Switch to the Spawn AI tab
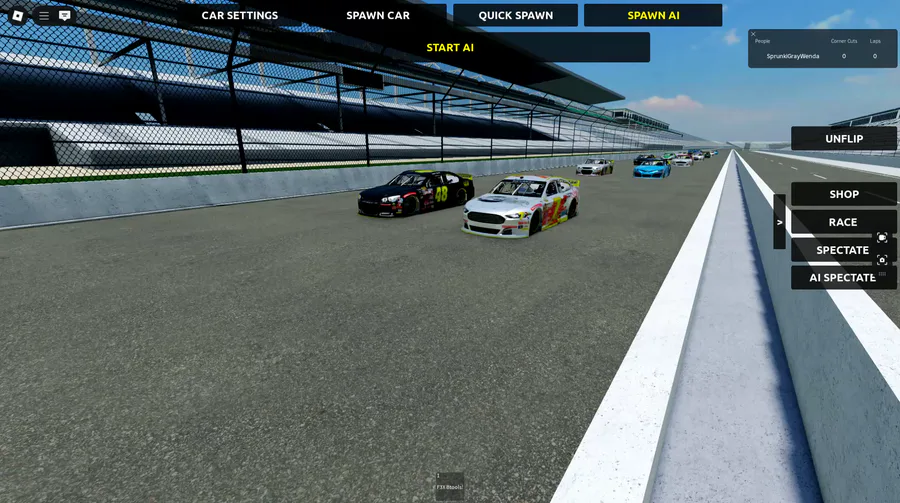The image size is (900, 503). [653, 15]
